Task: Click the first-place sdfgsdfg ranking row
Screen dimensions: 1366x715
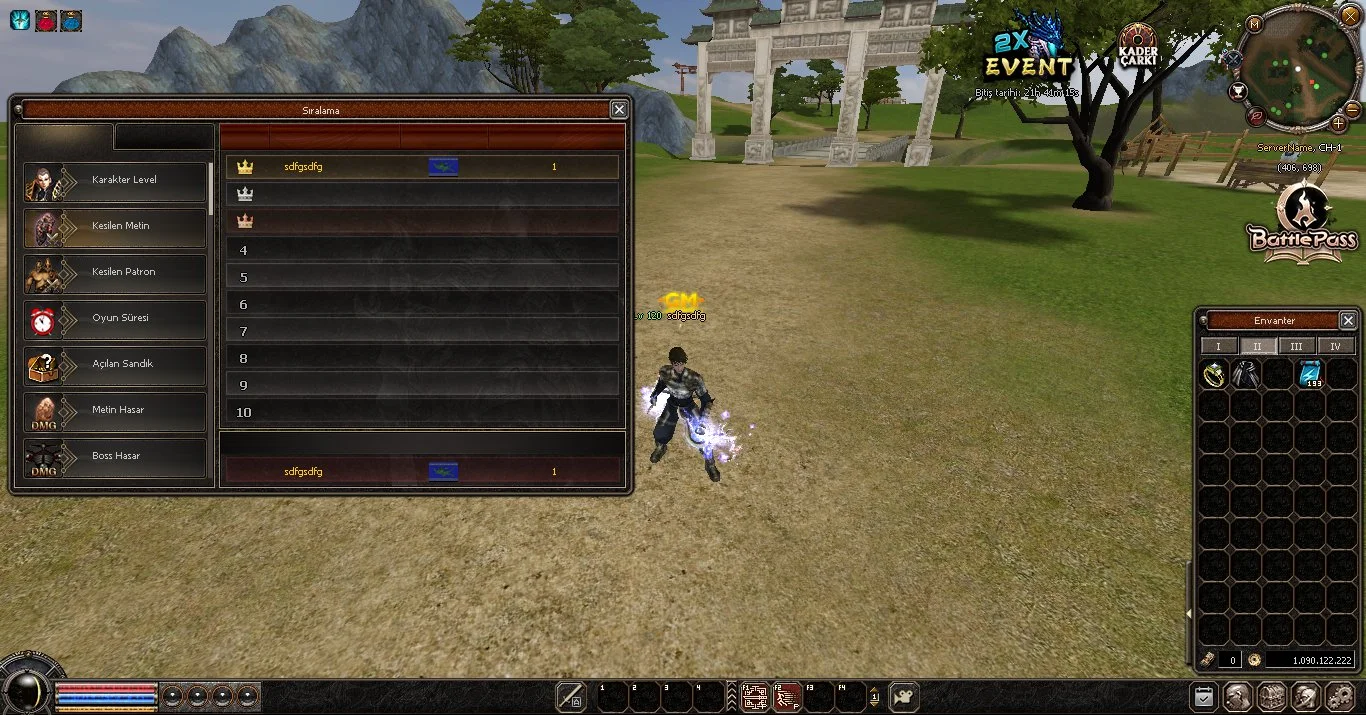Action: coord(422,167)
